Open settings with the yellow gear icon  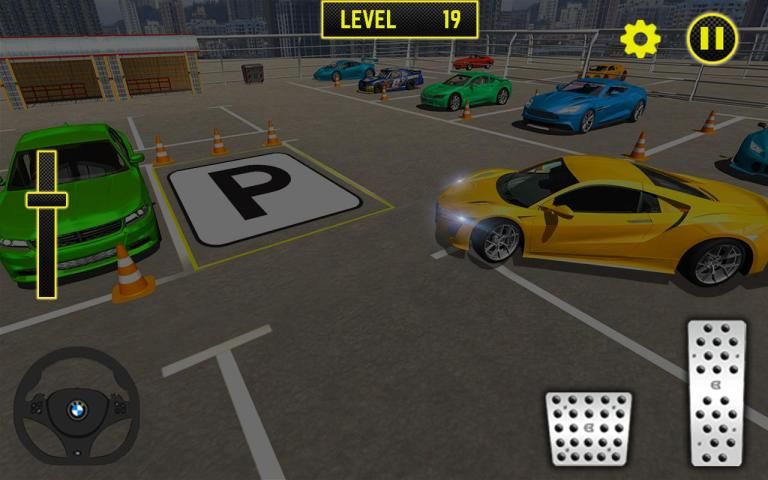(x=640, y=39)
